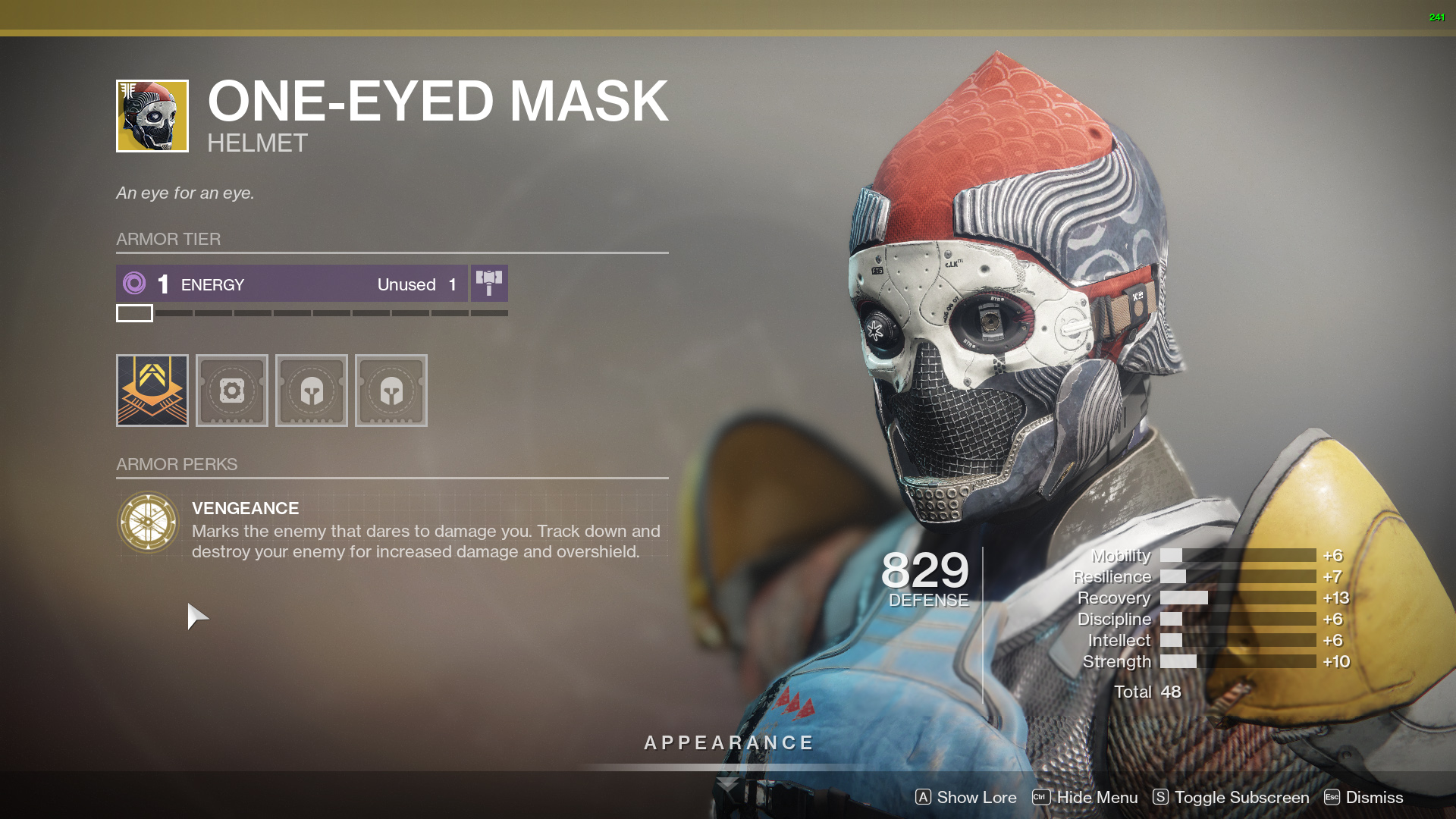Viewport: 1456px width, 819px height.
Task: Open the general armor mod socket with gear symbol
Action: tap(231, 391)
